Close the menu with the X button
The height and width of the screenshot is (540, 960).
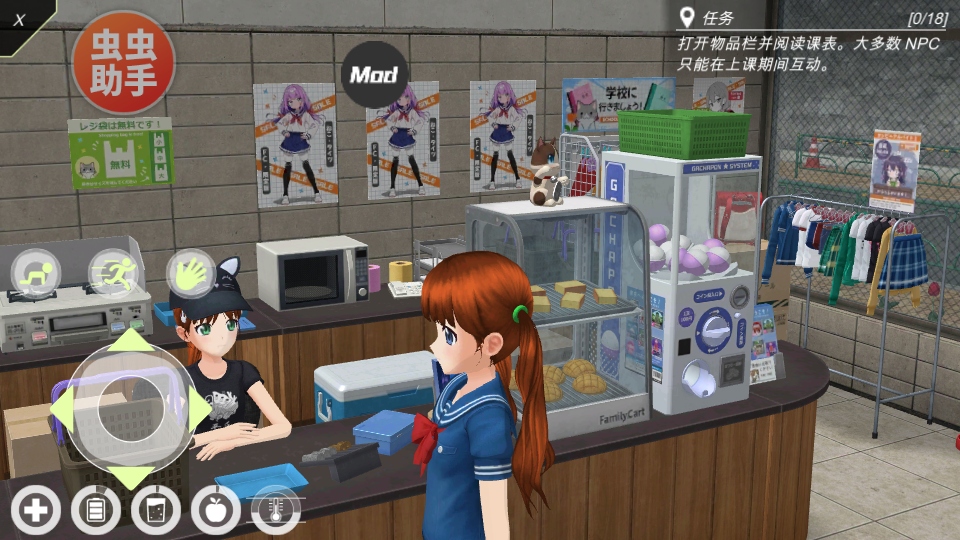click(x=19, y=20)
